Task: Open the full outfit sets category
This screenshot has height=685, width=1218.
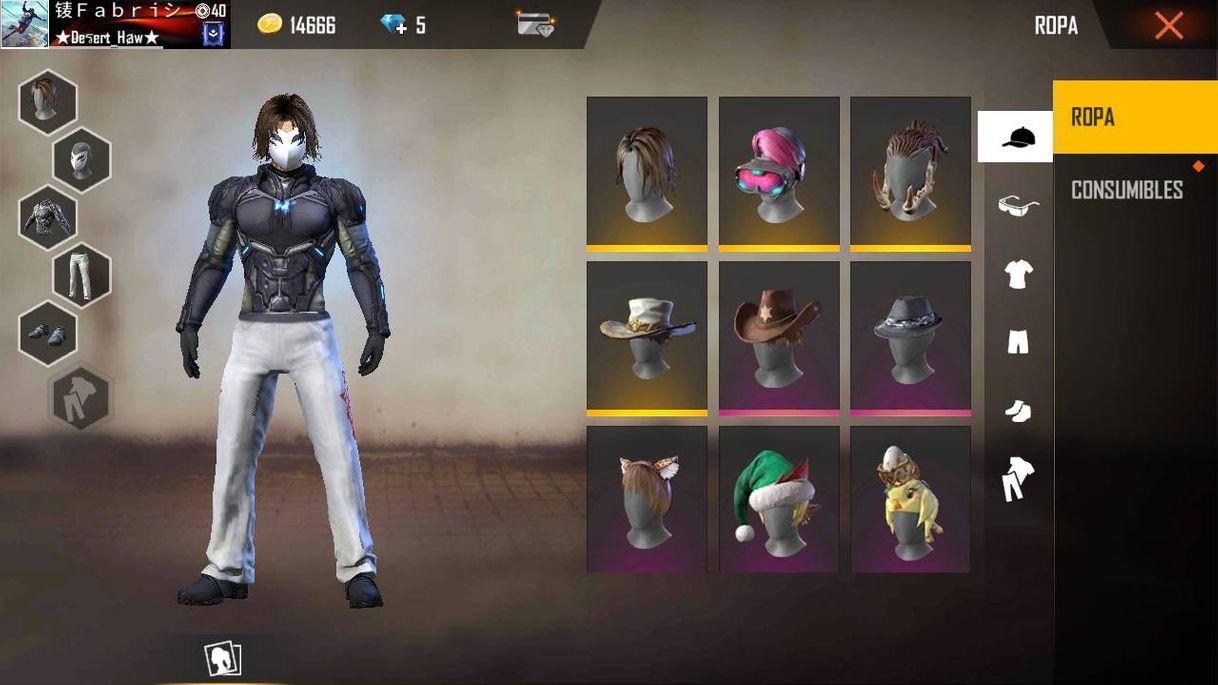Action: 1018,478
